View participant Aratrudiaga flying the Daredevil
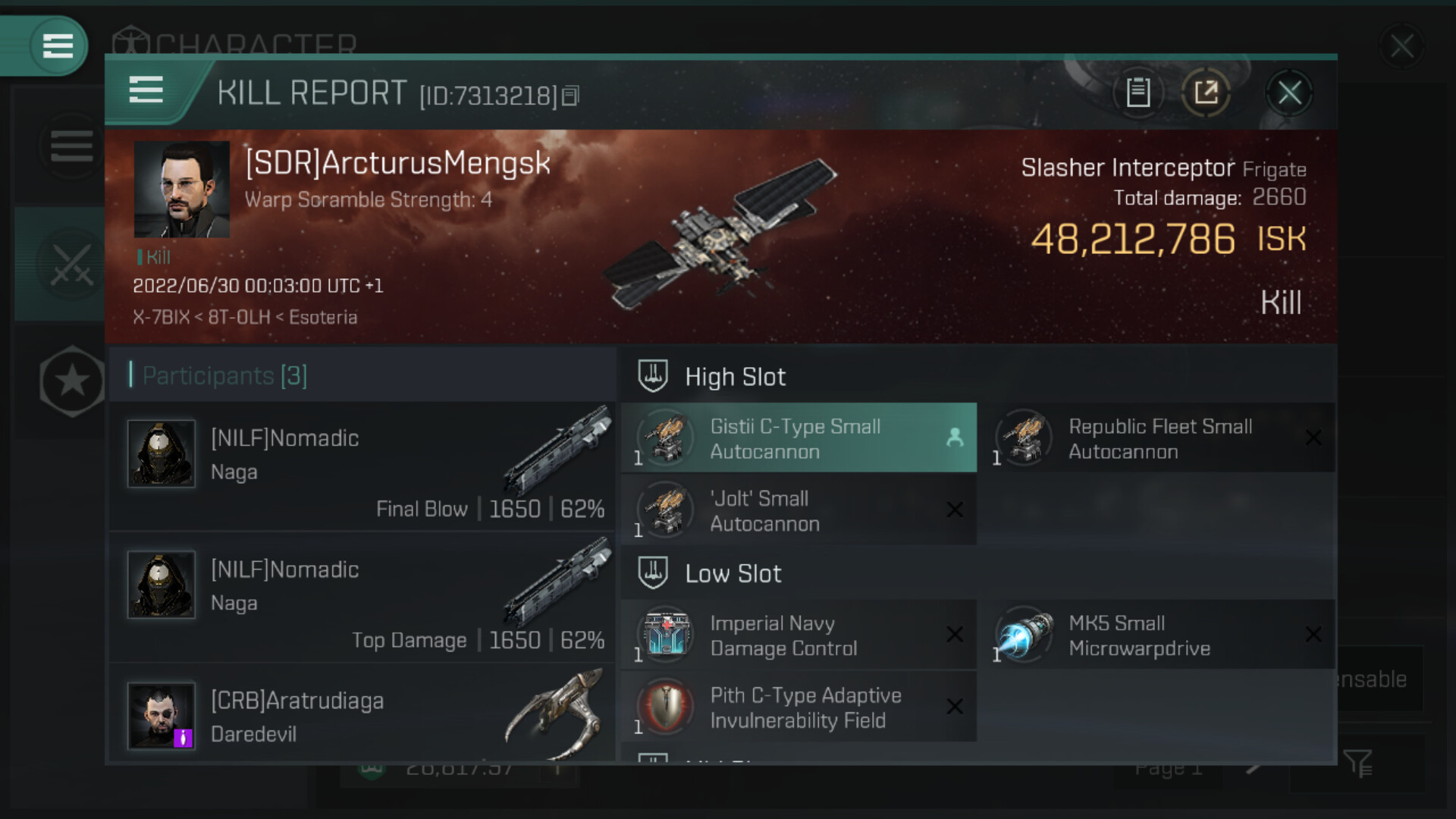The image size is (1456, 819). click(362, 717)
